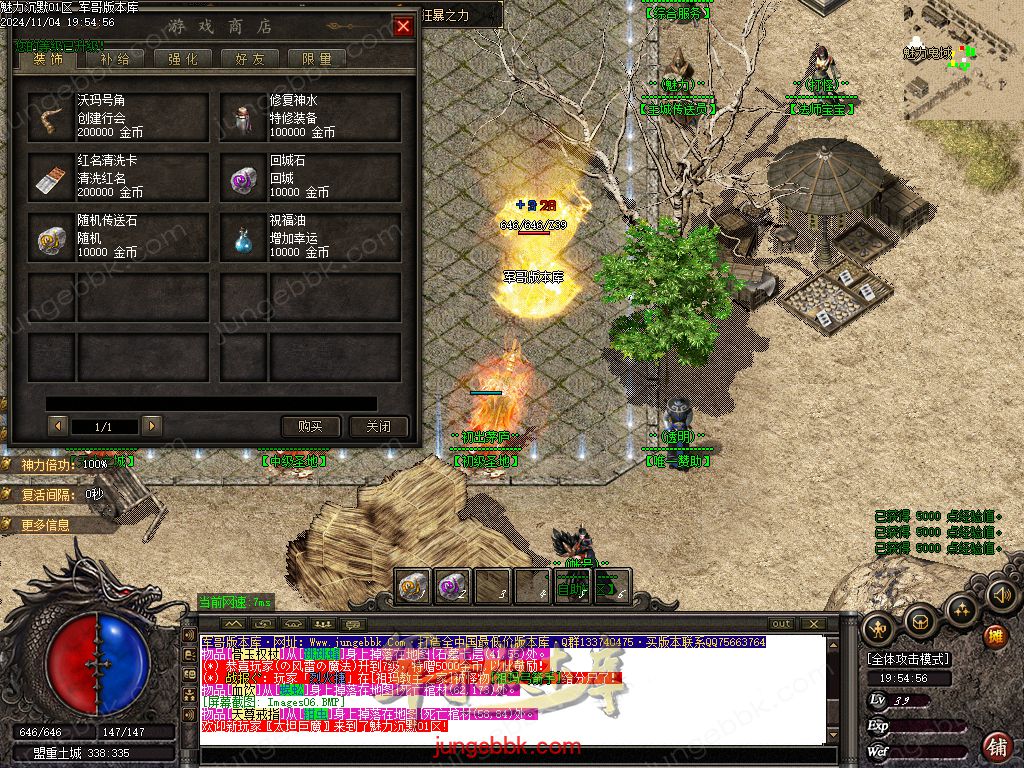Image resolution: width=1024 pixels, height=768 pixels.
Task: Select the 好友 shop tab
Action: (x=250, y=59)
